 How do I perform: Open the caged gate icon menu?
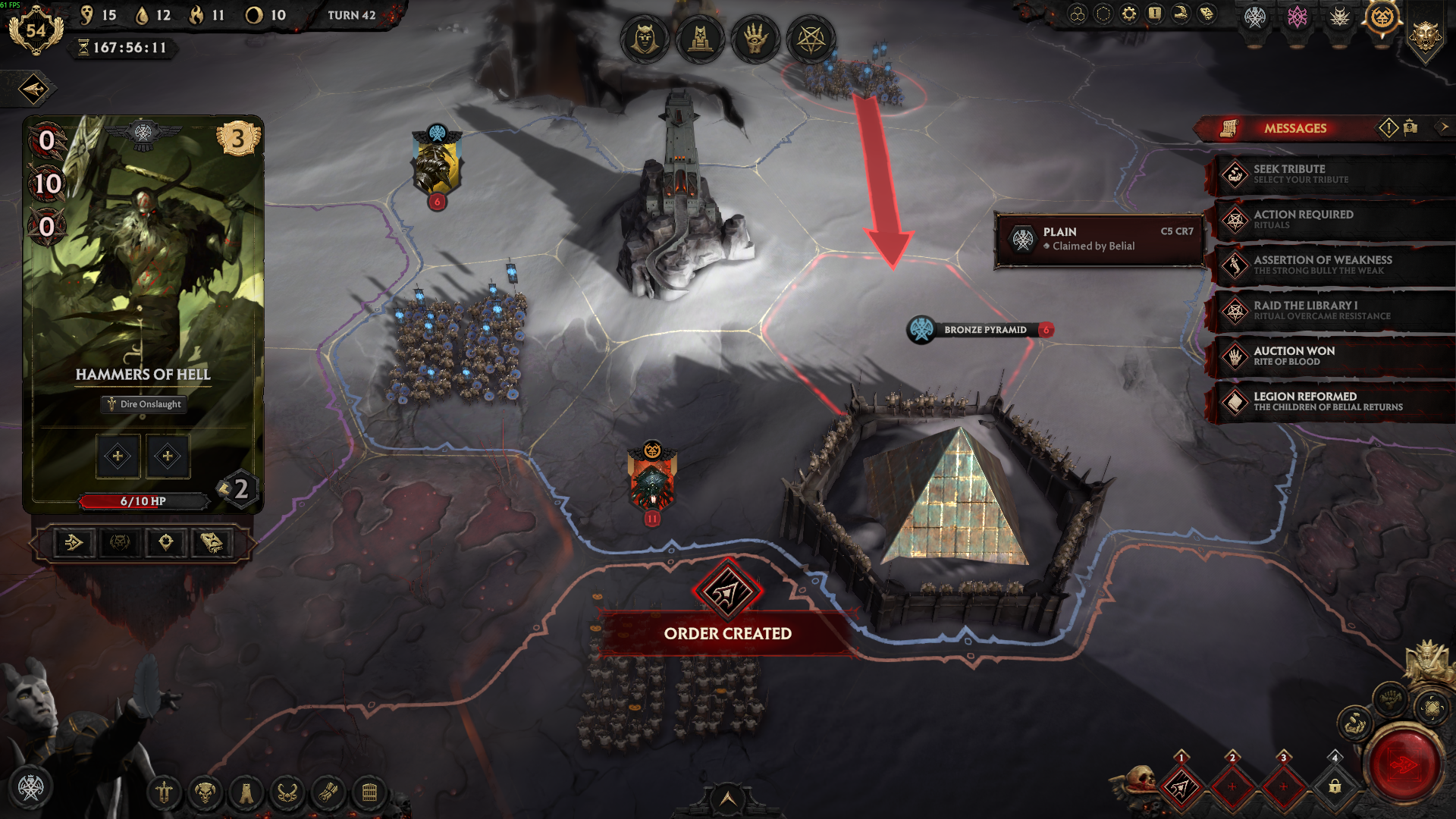369,793
